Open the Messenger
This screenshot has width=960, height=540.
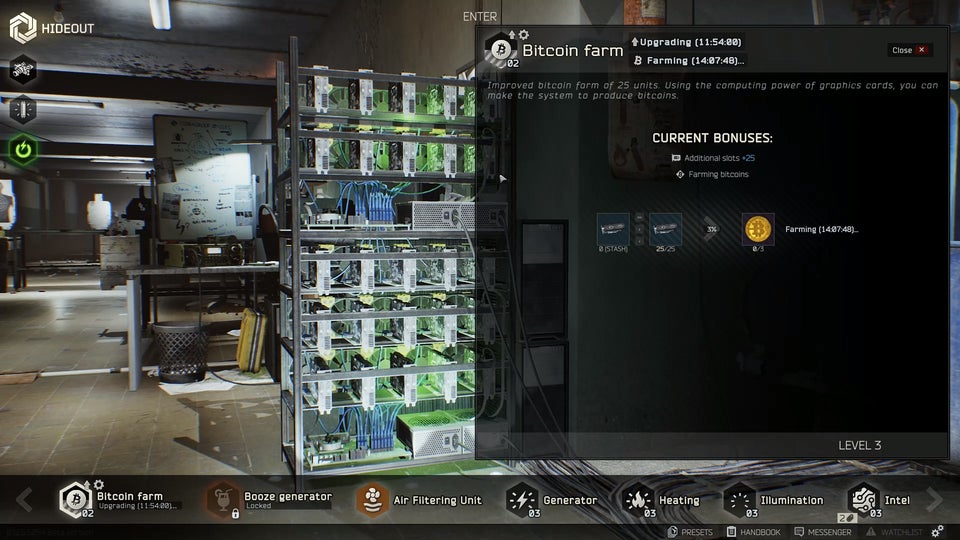point(822,532)
